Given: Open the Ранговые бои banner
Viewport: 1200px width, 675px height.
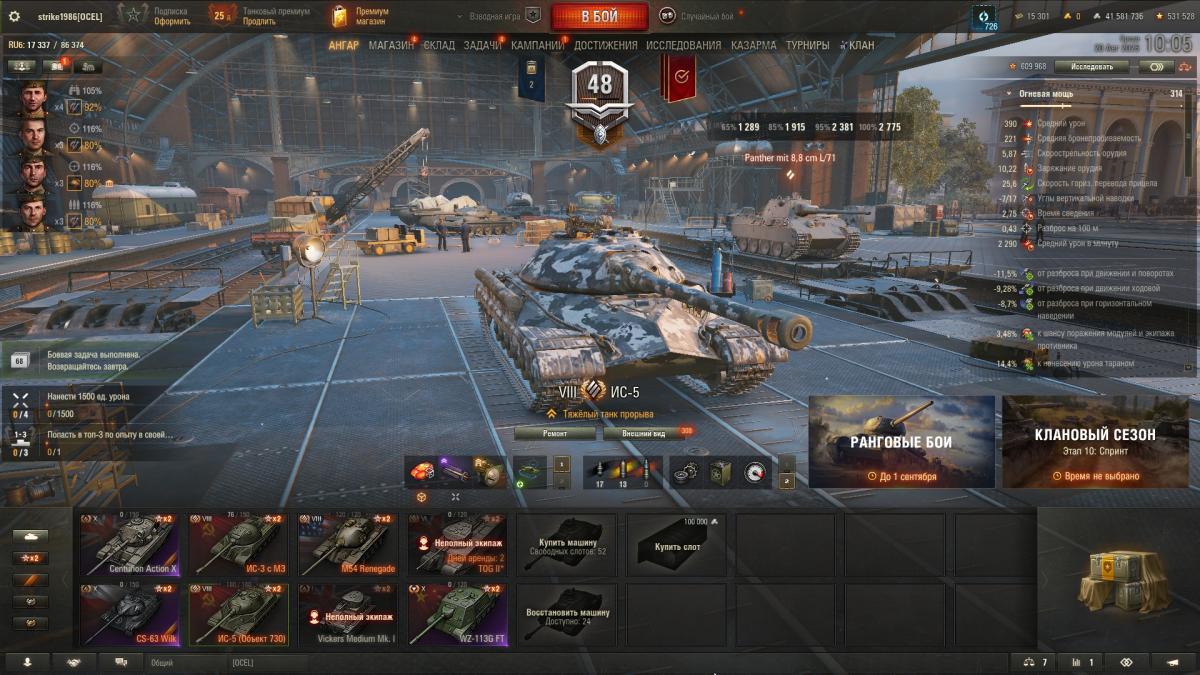Looking at the screenshot, I should pos(901,441).
